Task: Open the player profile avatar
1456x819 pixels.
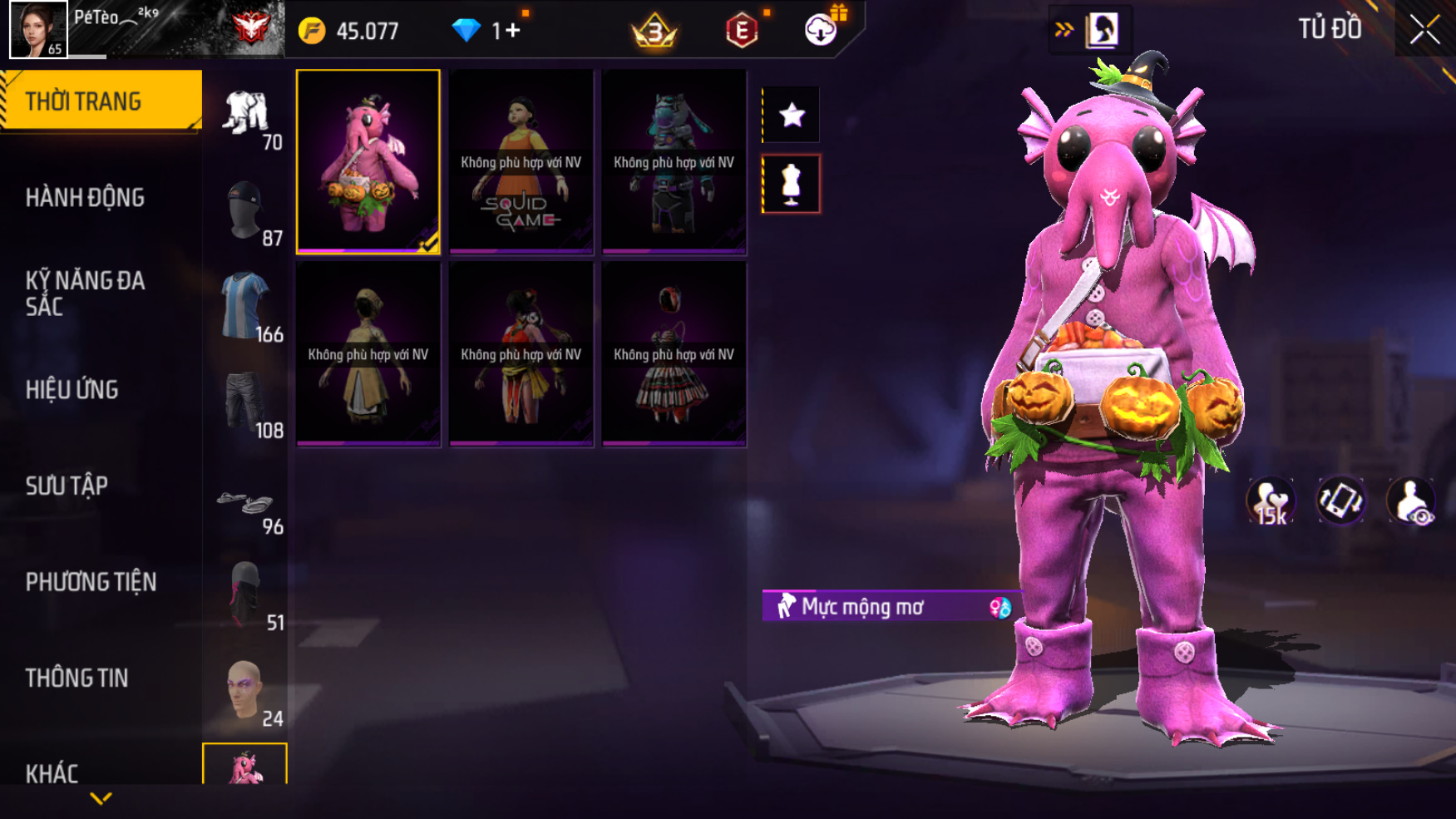Action: [x=38, y=29]
